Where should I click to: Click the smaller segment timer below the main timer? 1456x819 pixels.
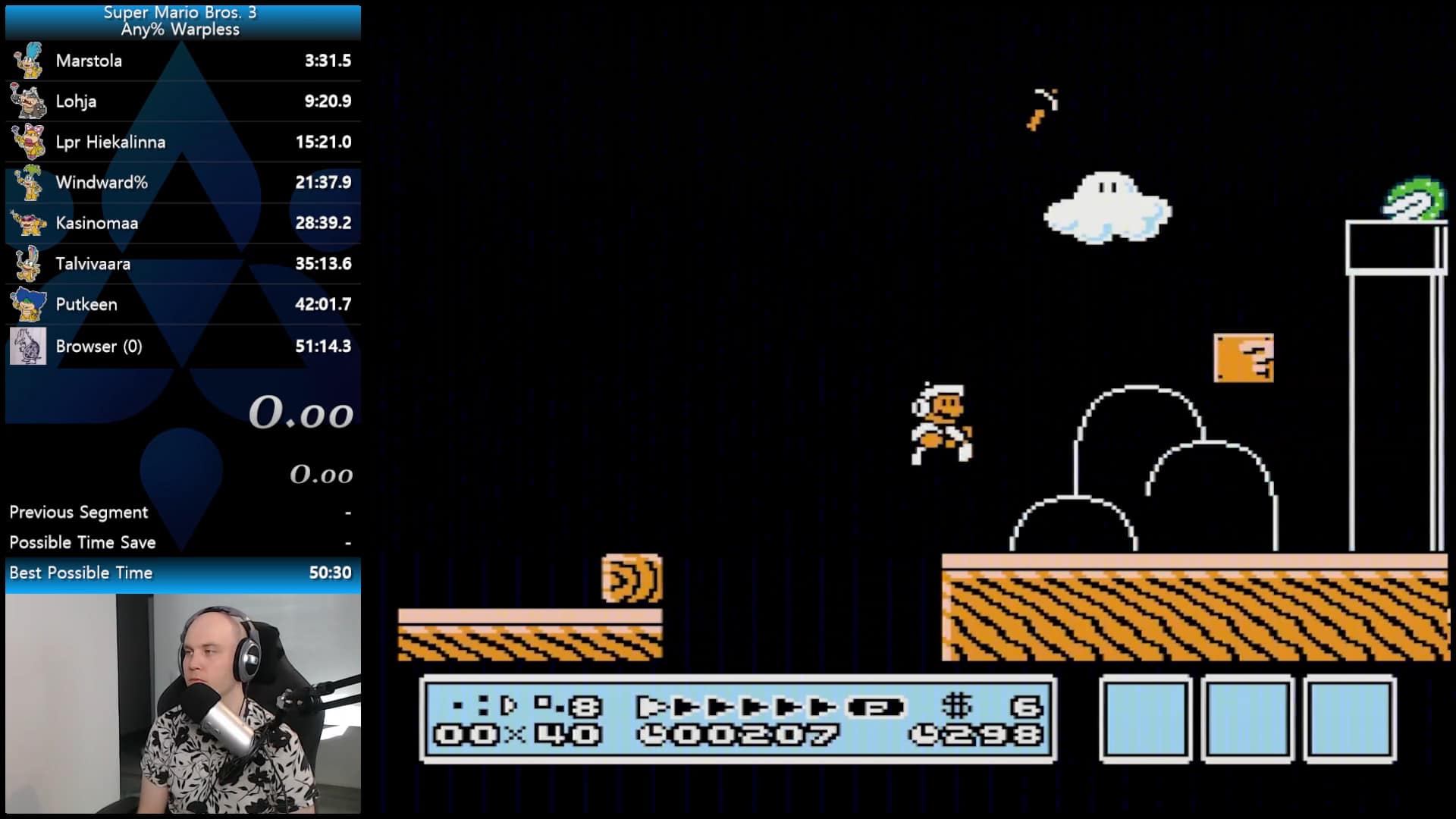click(x=320, y=474)
